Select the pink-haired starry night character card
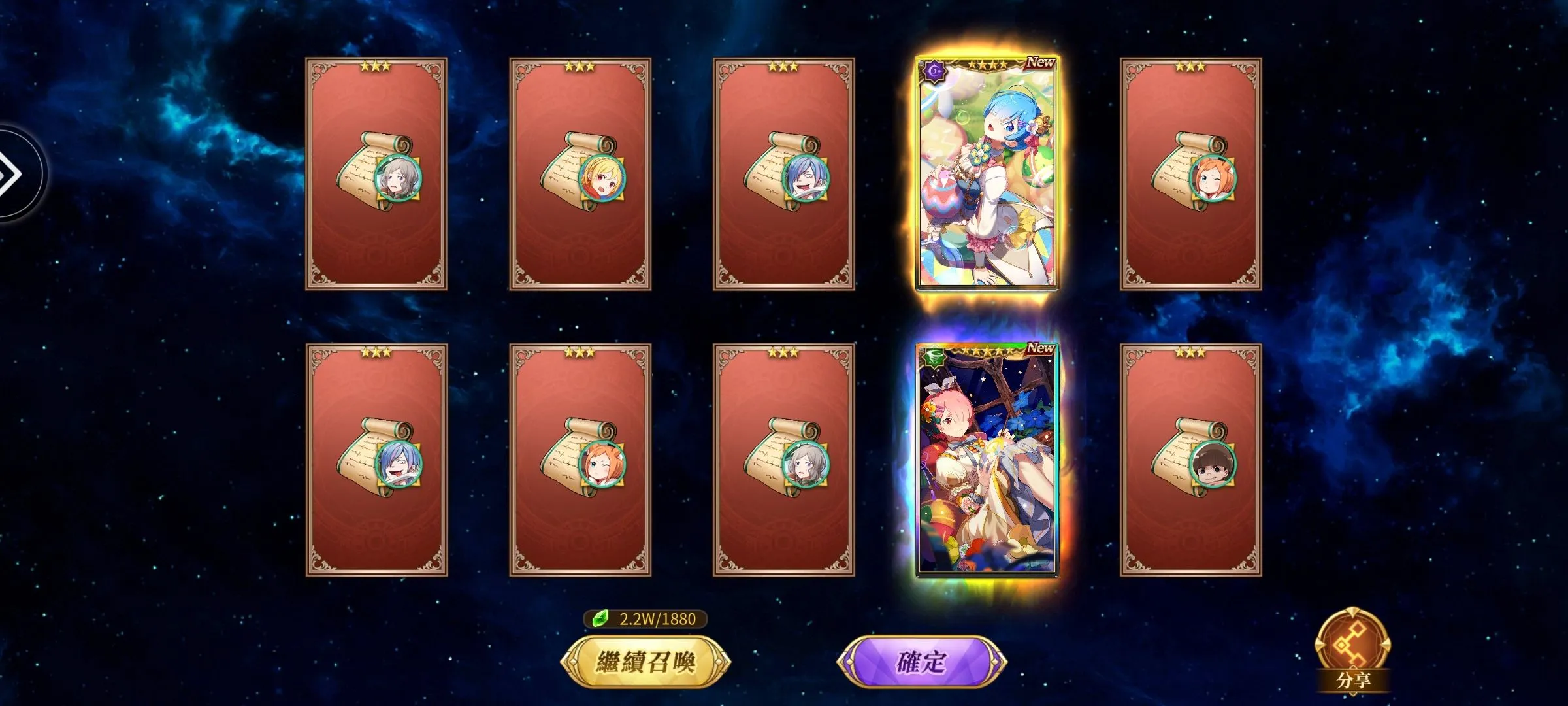The width and height of the screenshot is (1568, 706). coord(987,460)
